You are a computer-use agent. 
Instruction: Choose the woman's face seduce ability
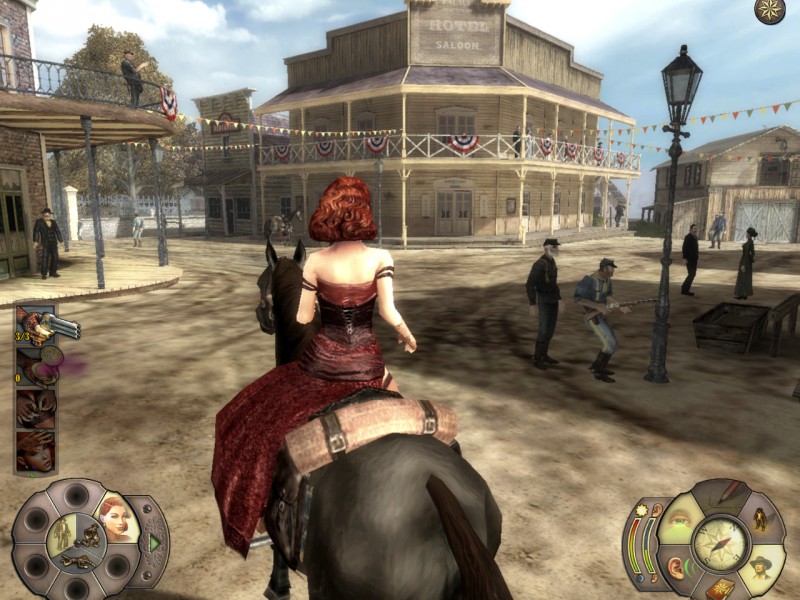(x=36, y=451)
